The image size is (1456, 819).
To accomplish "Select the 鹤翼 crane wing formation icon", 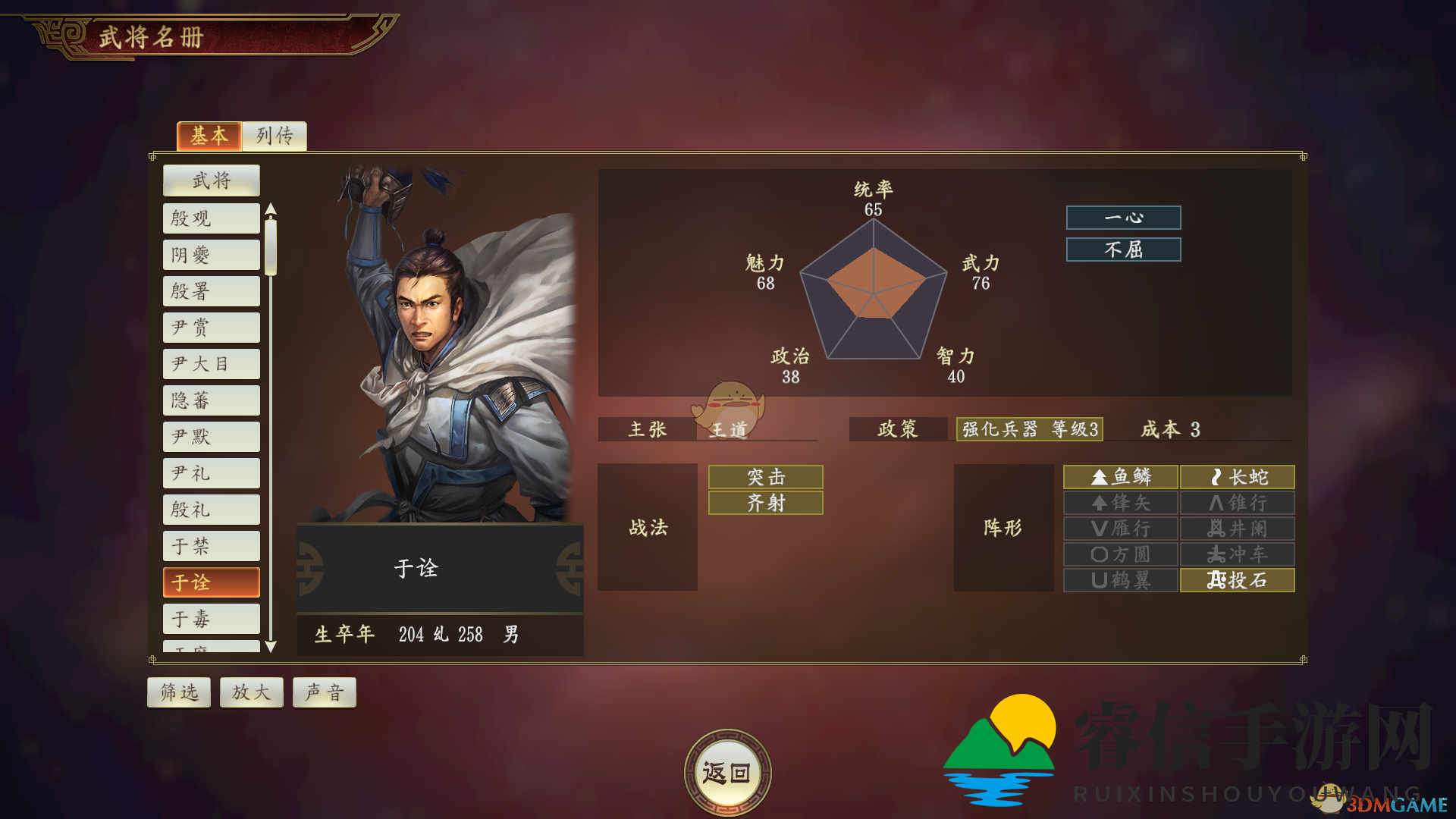I will click(x=1120, y=580).
